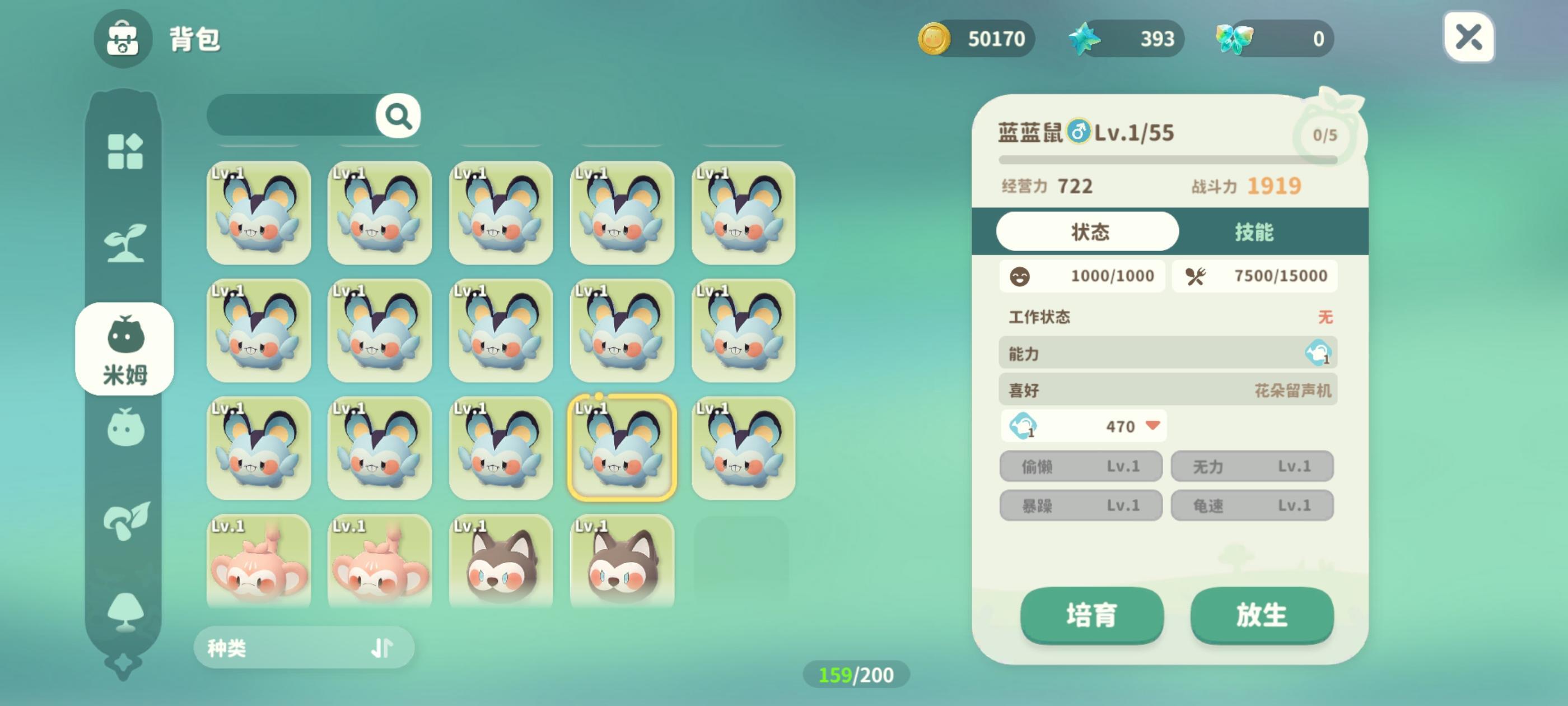Viewport: 1568px width, 706px height.
Task: Click the backpack icon next to 背包
Action: coord(122,41)
